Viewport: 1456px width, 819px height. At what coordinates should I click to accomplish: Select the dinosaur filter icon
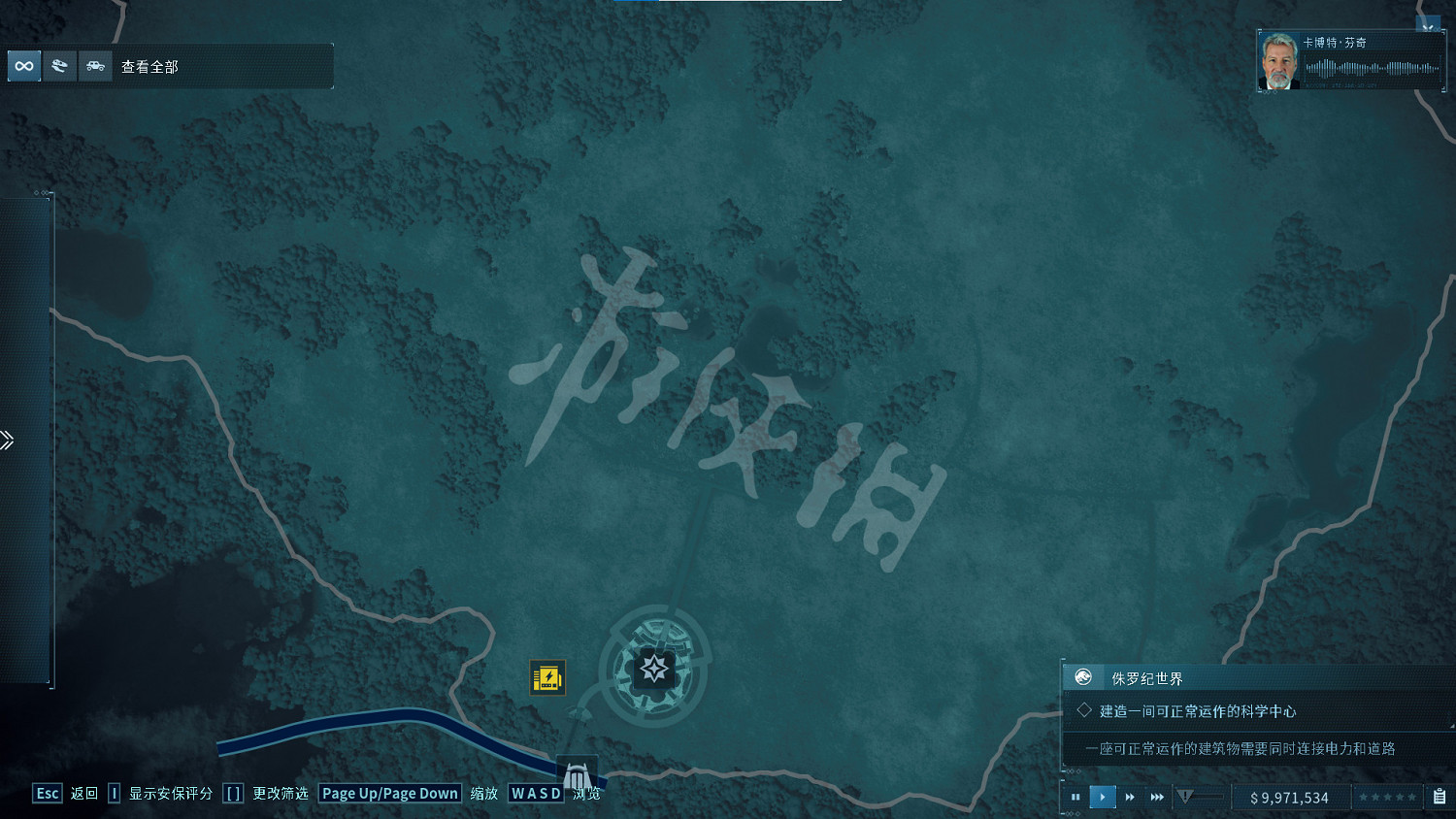coord(60,66)
